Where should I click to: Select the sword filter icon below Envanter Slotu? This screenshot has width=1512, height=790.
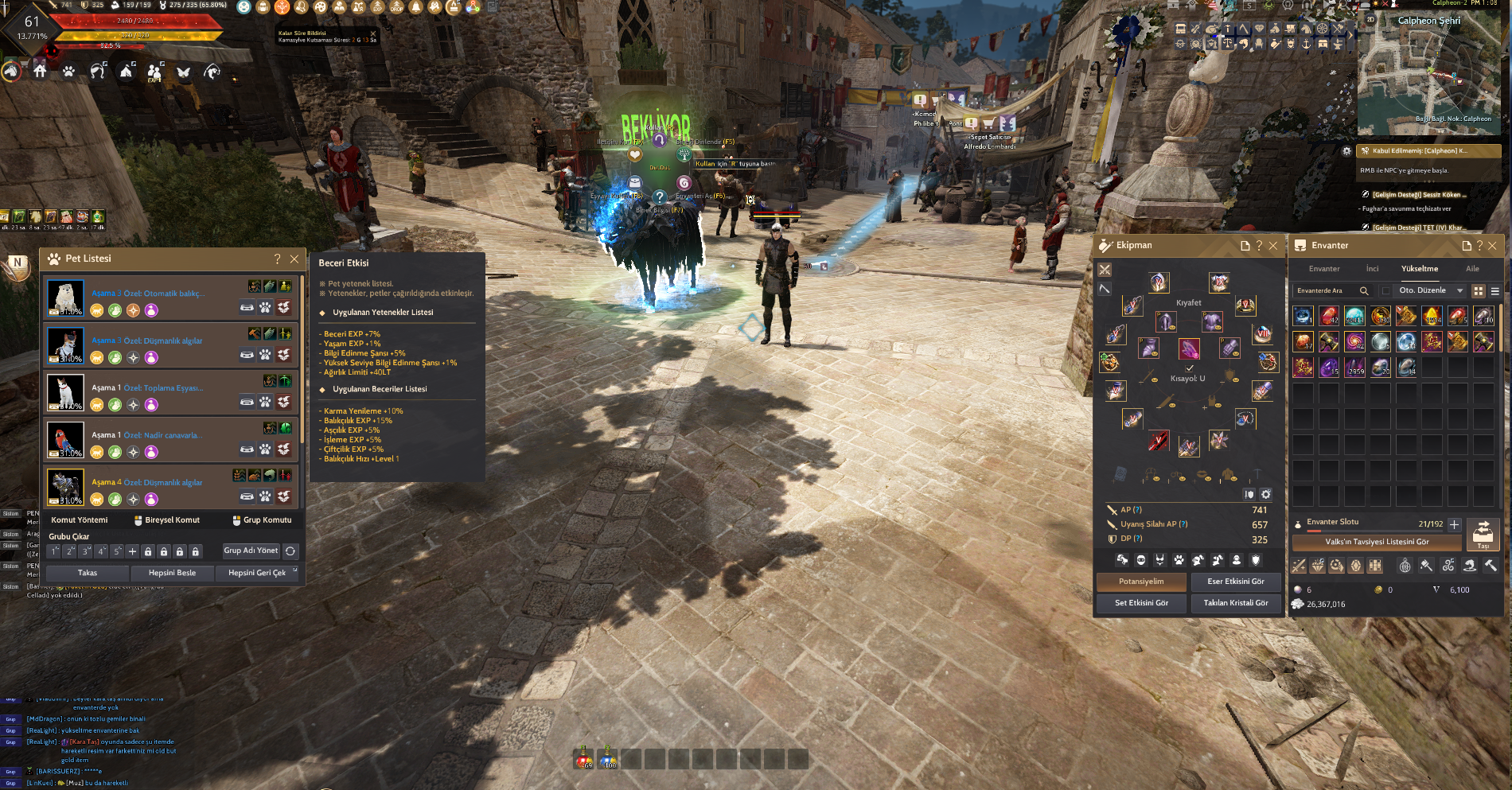pyautogui.click(x=1299, y=566)
